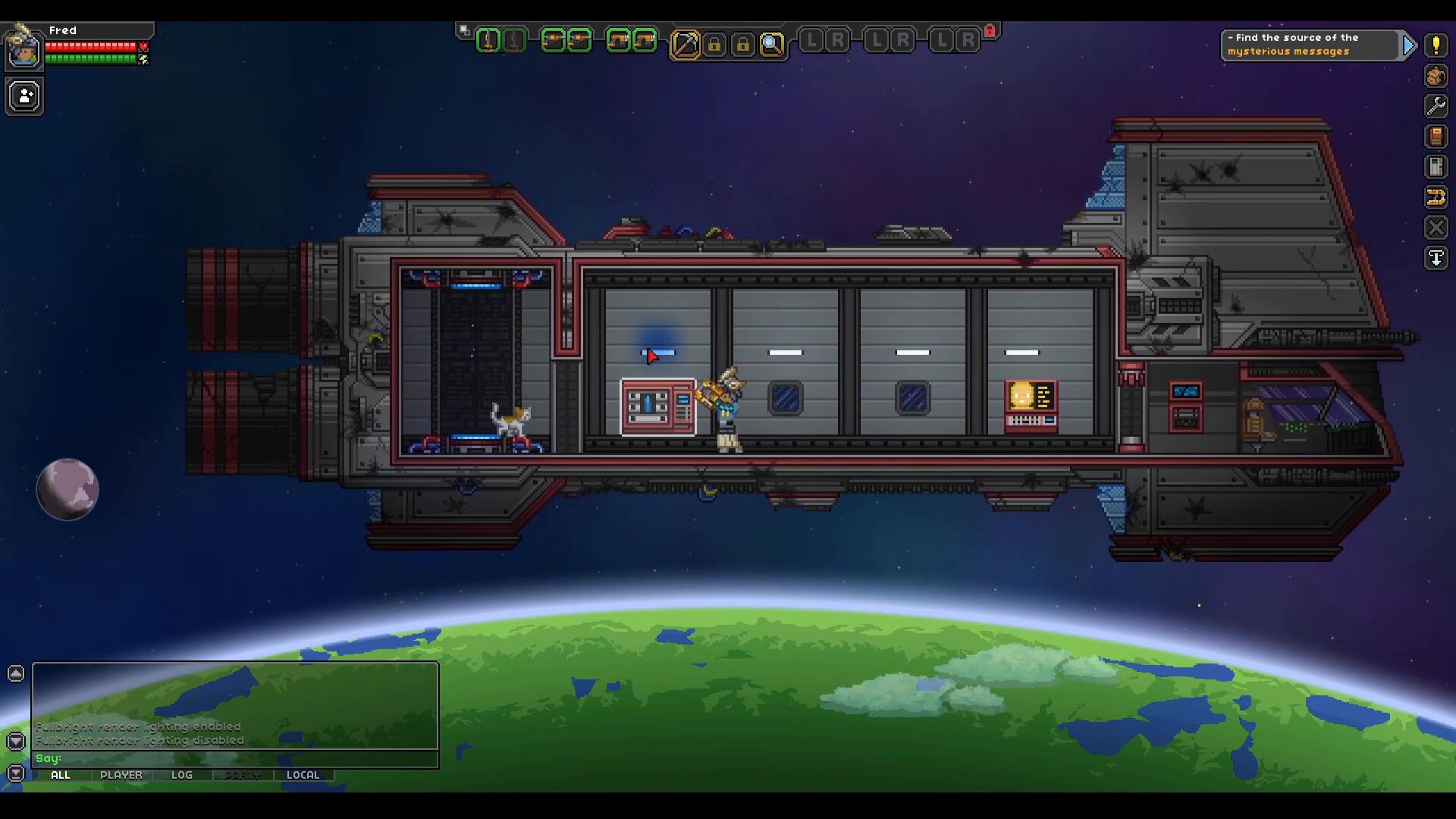
Task: Click the red hotbar lock icon
Action: click(x=990, y=30)
